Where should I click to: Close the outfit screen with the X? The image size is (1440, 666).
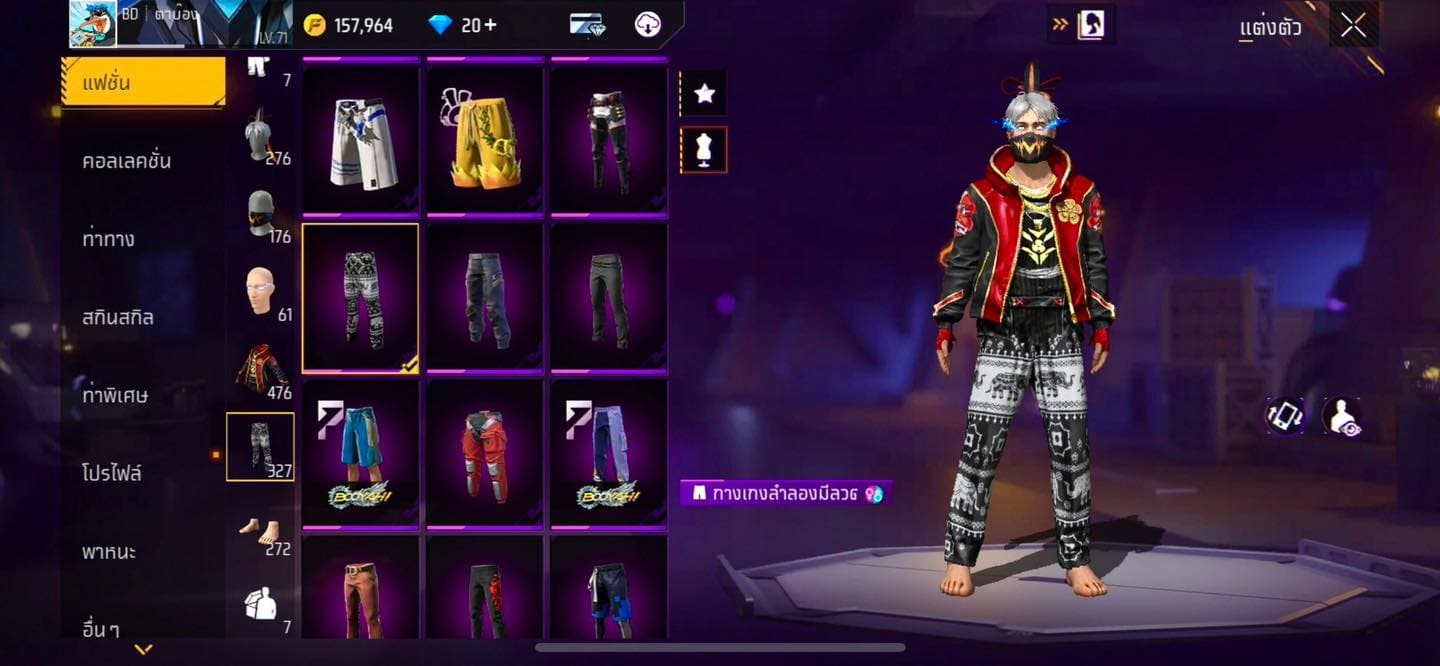[1353, 26]
